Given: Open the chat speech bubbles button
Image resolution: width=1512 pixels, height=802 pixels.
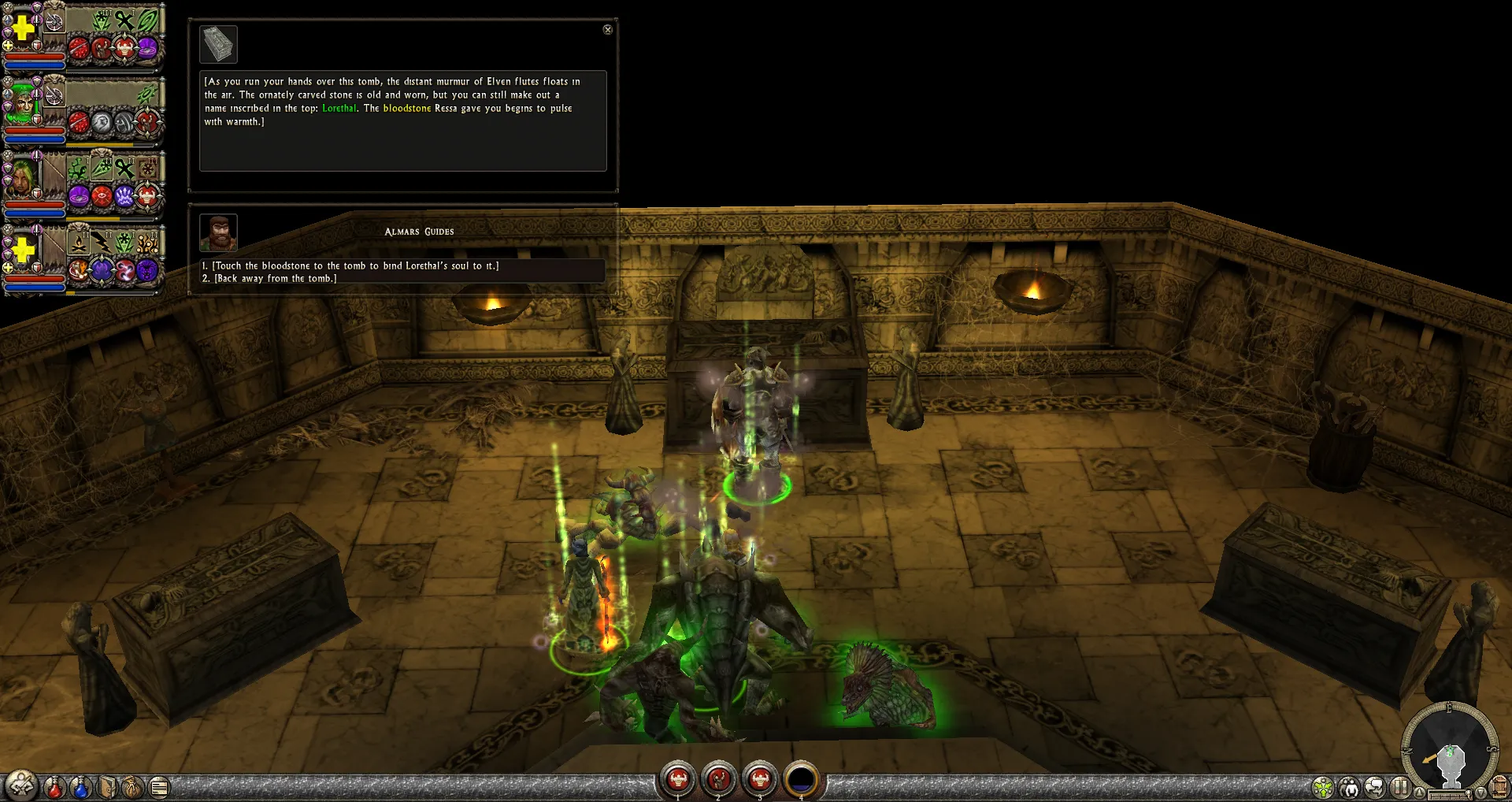Looking at the screenshot, I should [1375, 787].
